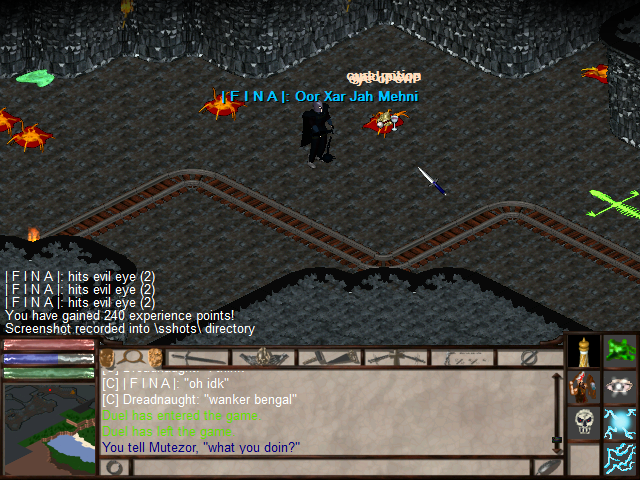Image resolution: width=640 pixels, height=480 pixels.
Task: Open the helmet toolbar button
Action: pyautogui.click(x=263, y=357)
